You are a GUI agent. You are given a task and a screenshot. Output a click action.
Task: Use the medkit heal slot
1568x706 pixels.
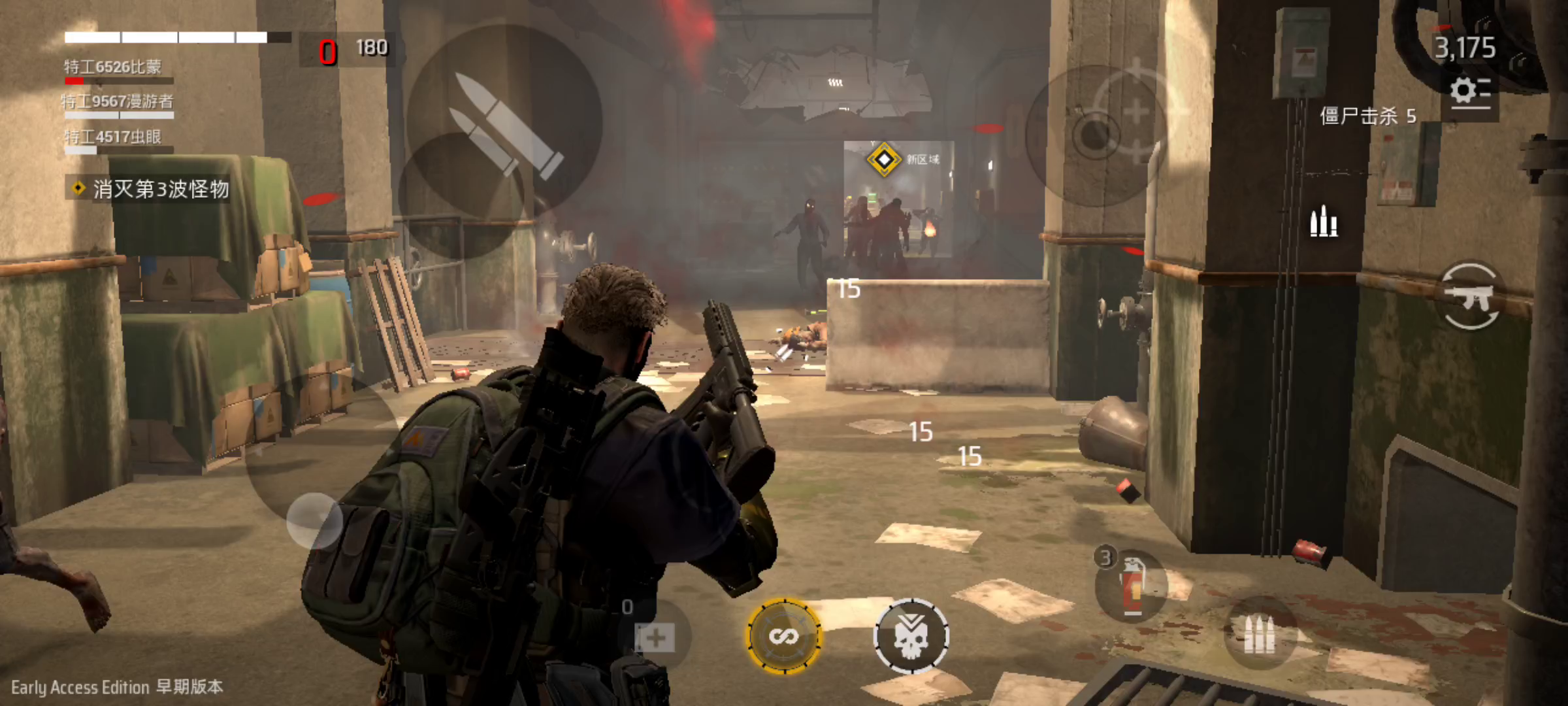[654, 636]
